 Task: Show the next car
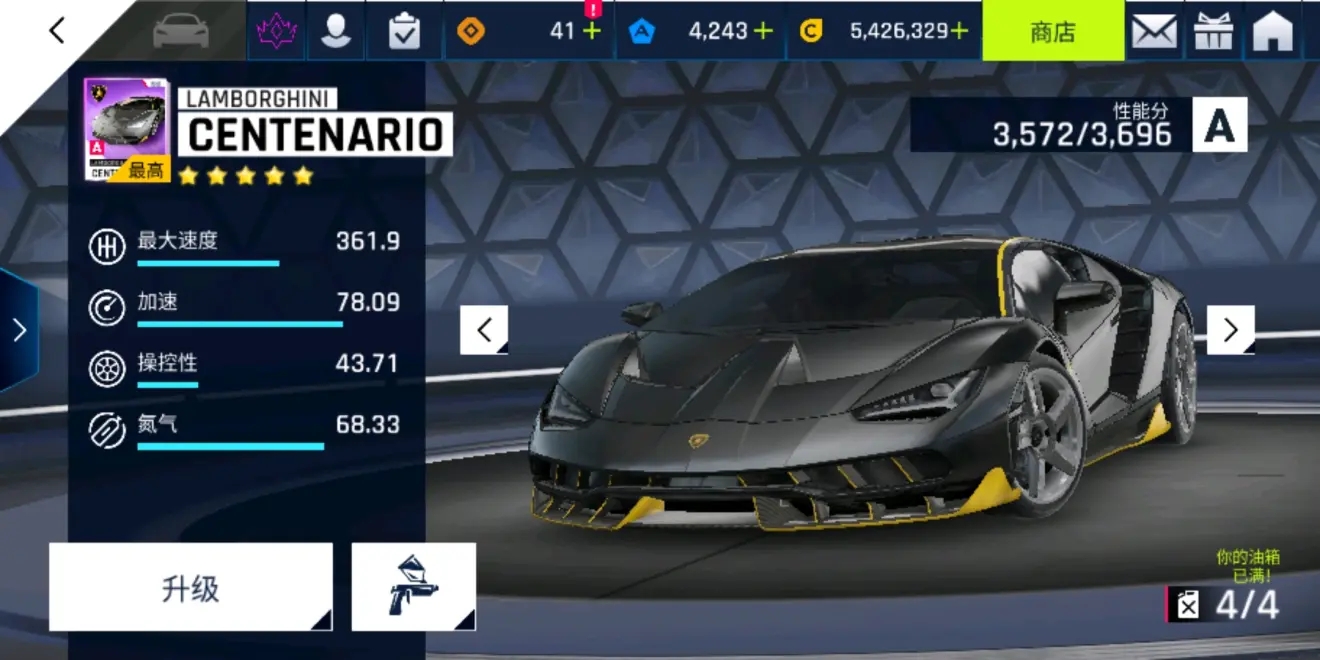pyautogui.click(x=1230, y=330)
